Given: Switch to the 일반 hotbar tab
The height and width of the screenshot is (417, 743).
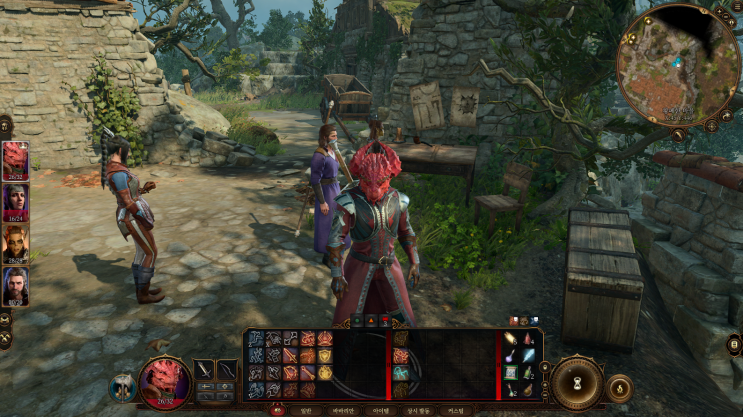Looking at the screenshot, I should (306, 410).
